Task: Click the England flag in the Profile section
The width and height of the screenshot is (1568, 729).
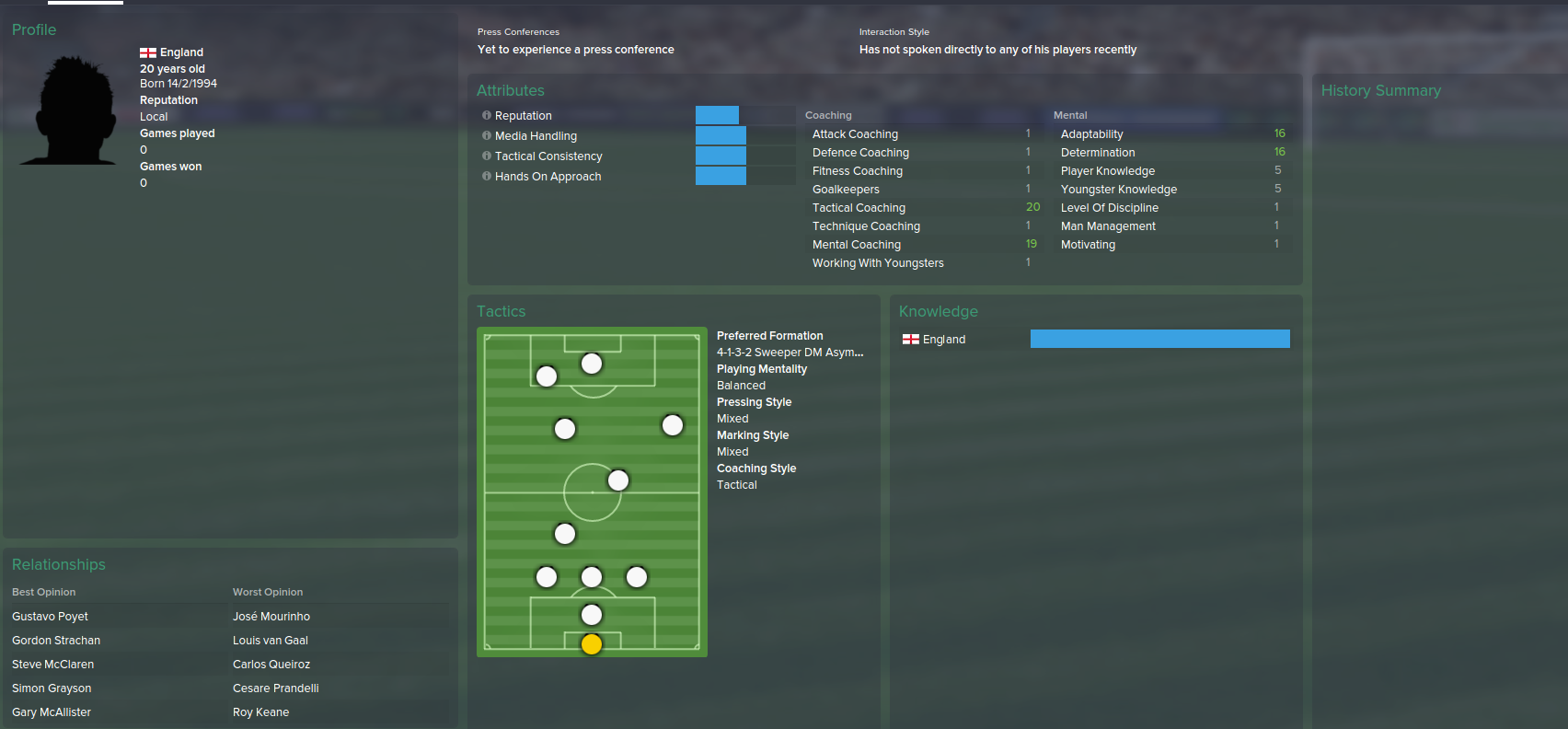Action: point(145,52)
